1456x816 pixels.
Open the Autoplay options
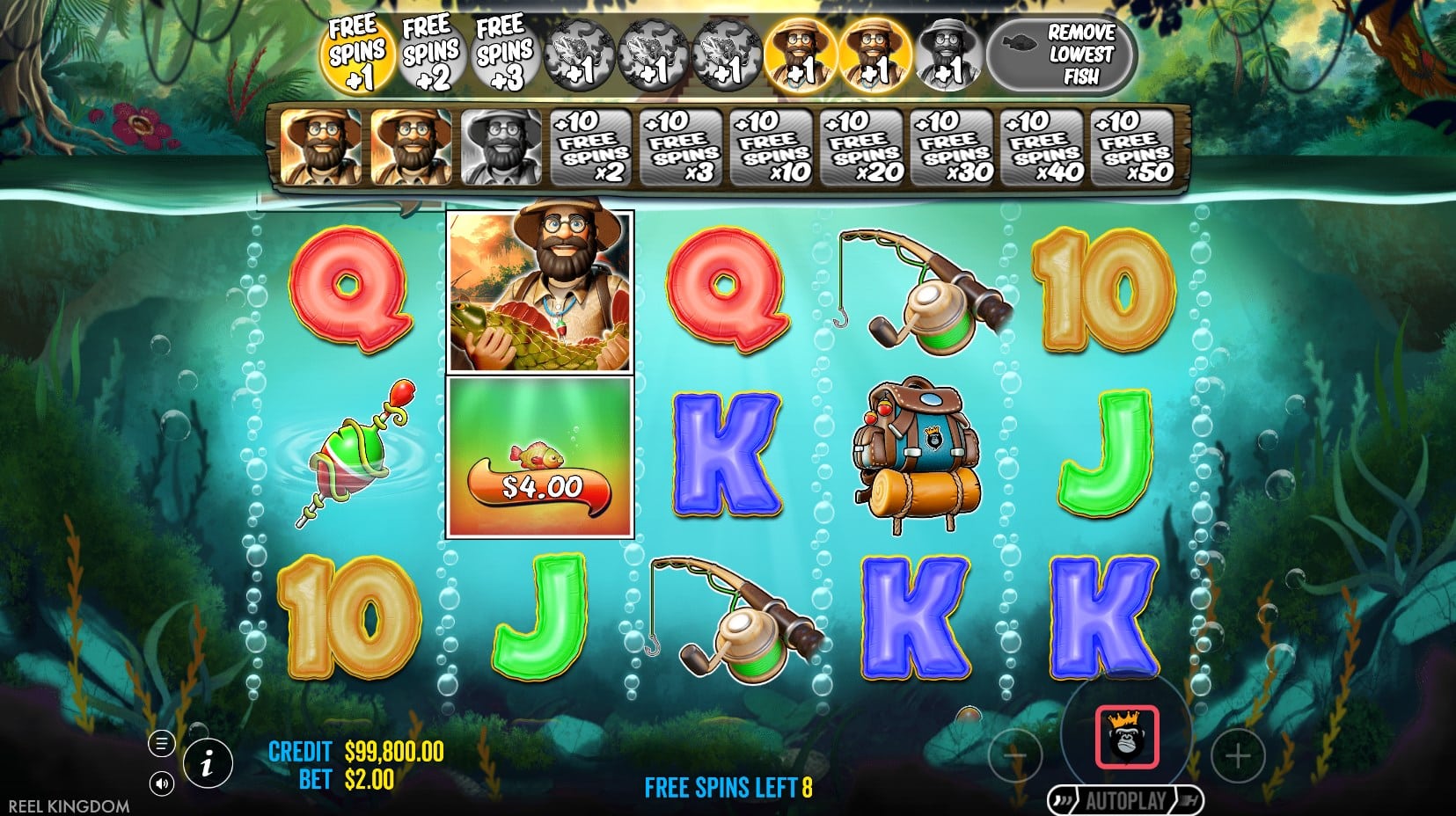[1125, 801]
